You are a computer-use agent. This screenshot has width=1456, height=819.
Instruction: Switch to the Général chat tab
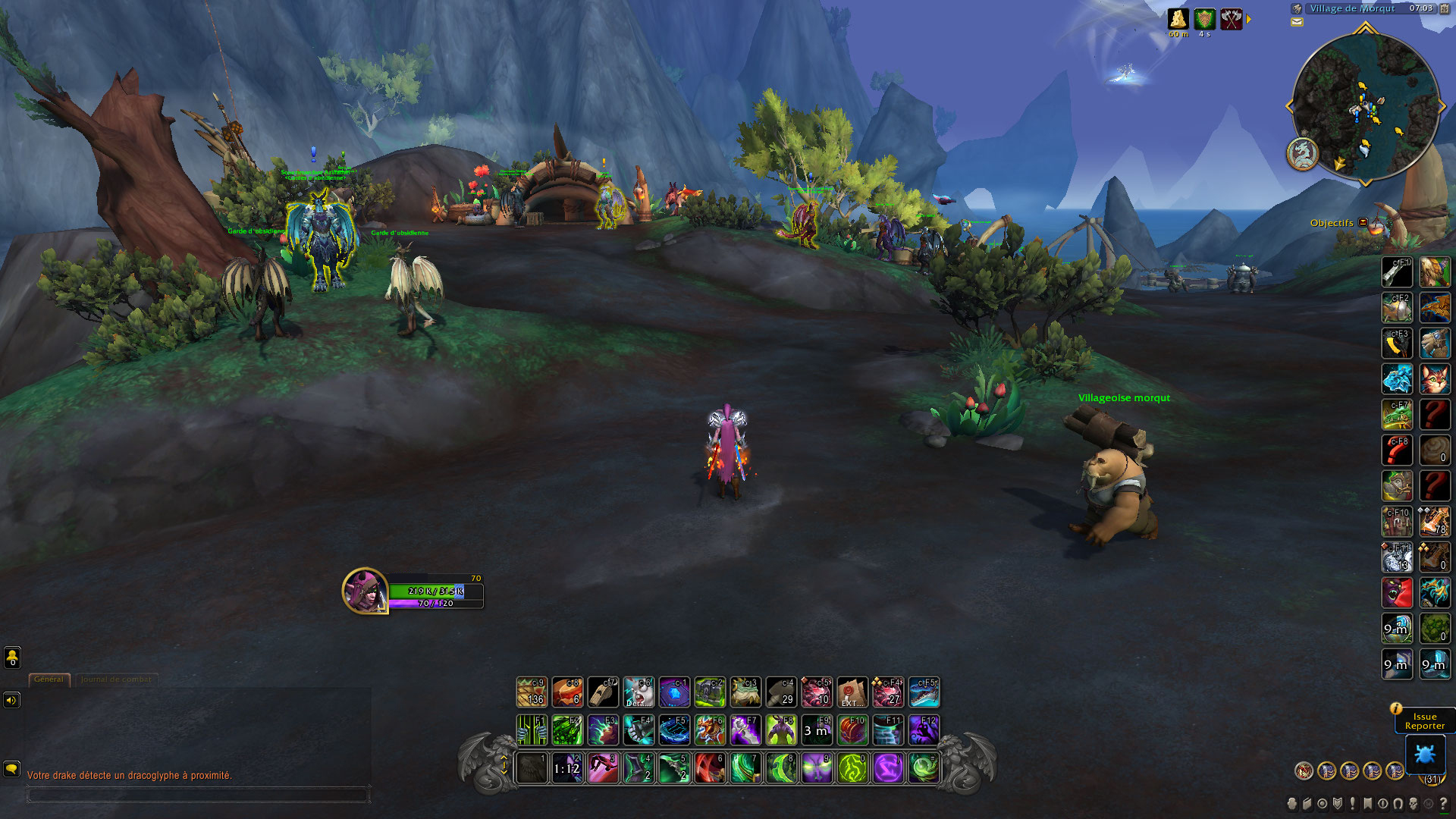pyautogui.click(x=49, y=679)
